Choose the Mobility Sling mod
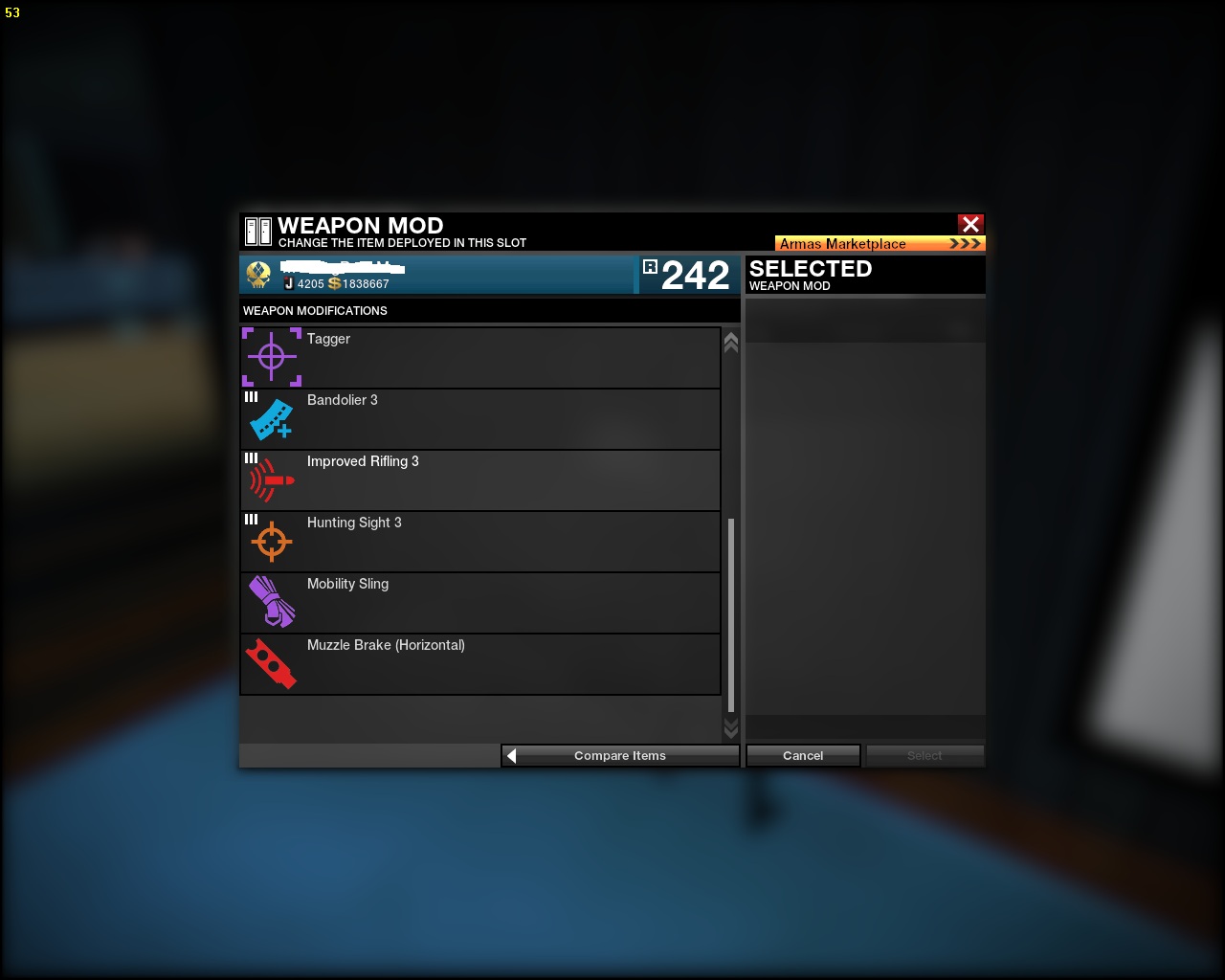The height and width of the screenshot is (980, 1225). click(x=479, y=602)
